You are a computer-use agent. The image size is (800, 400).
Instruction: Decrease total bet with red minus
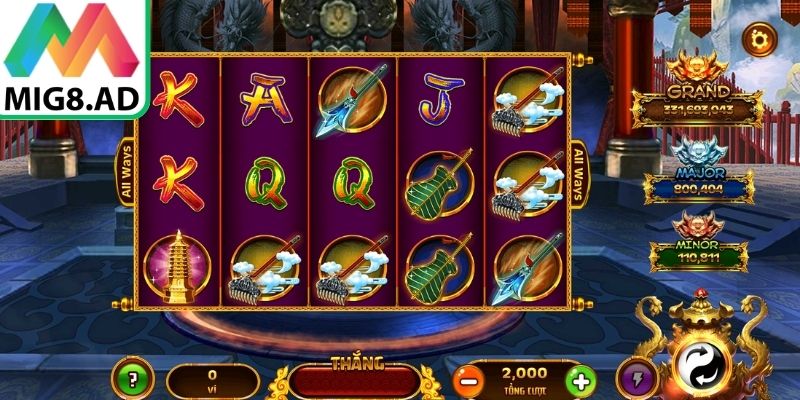(467, 381)
